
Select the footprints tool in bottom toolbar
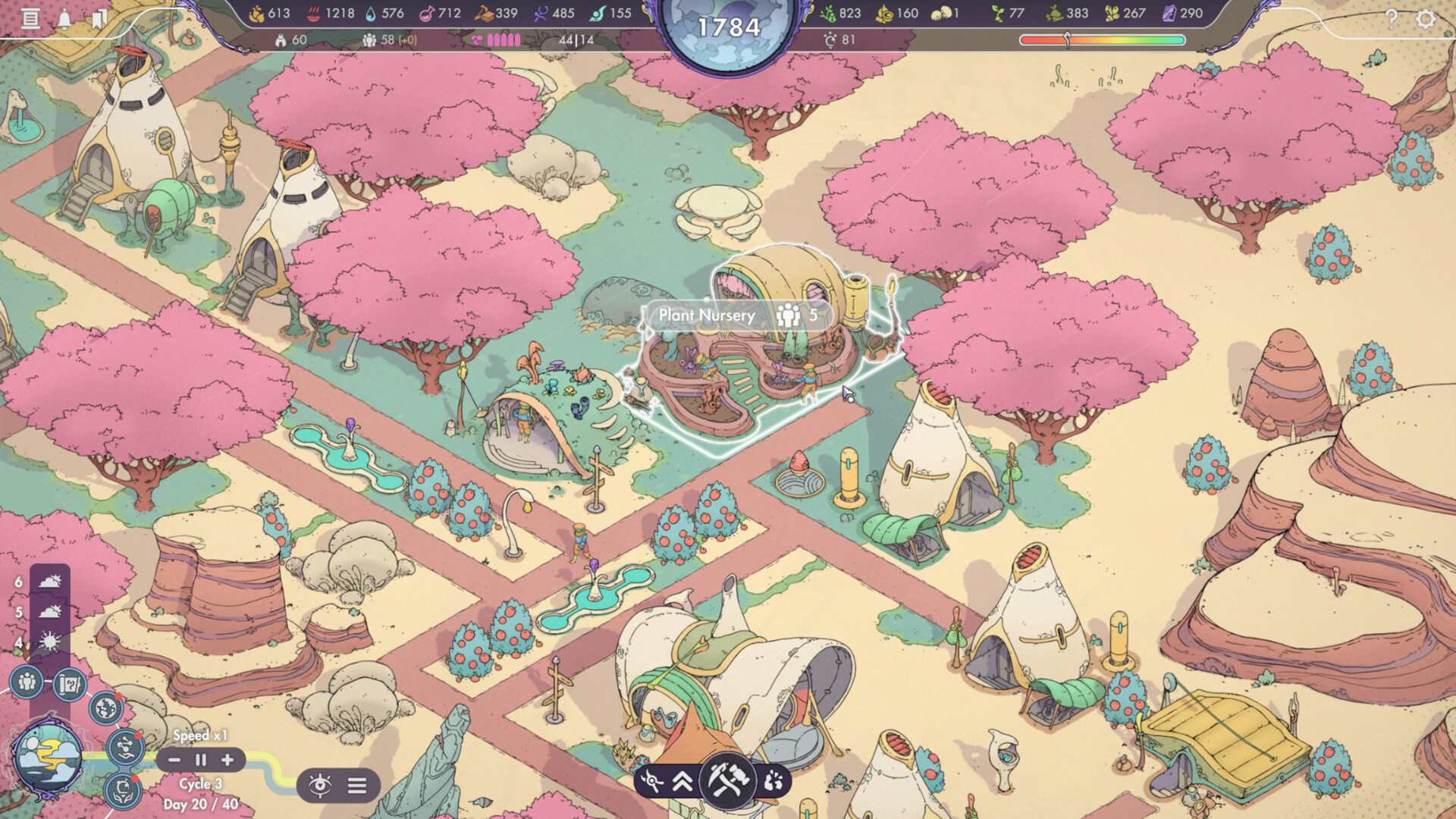click(773, 780)
